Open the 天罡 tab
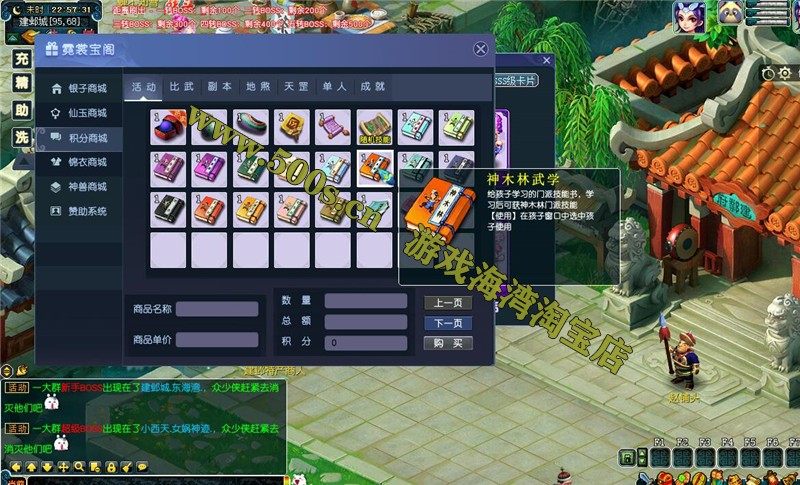Image resolution: width=800 pixels, height=485 pixels. 296,87
